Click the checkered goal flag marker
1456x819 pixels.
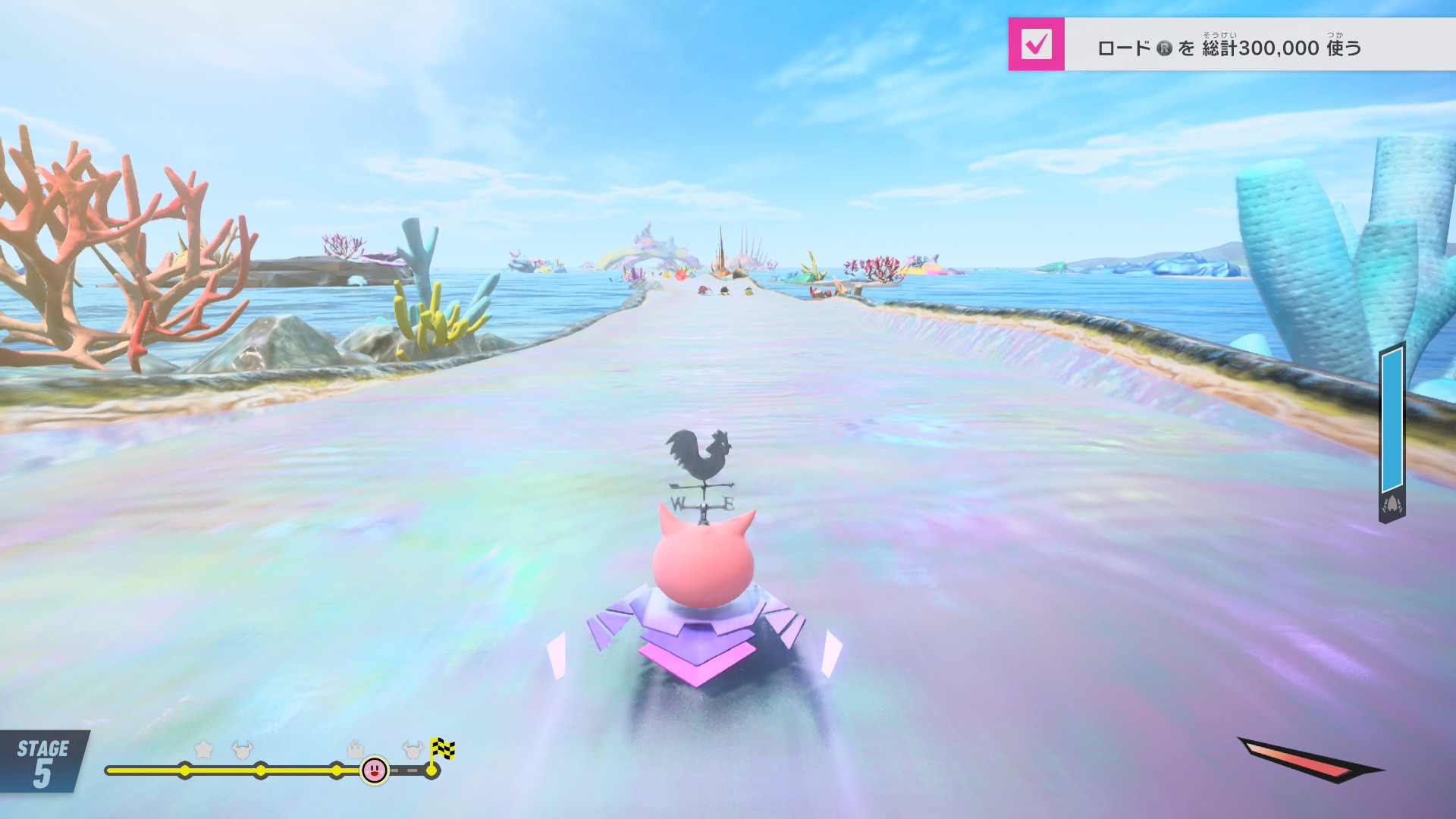tap(442, 749)
